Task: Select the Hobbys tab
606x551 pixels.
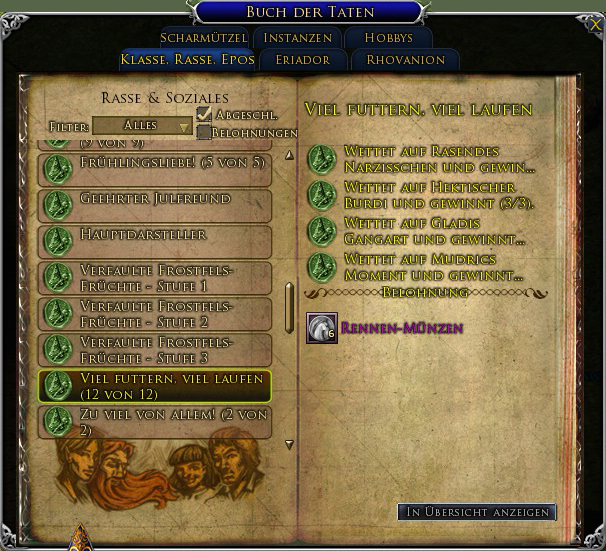Action: click(x=388, y=38)
